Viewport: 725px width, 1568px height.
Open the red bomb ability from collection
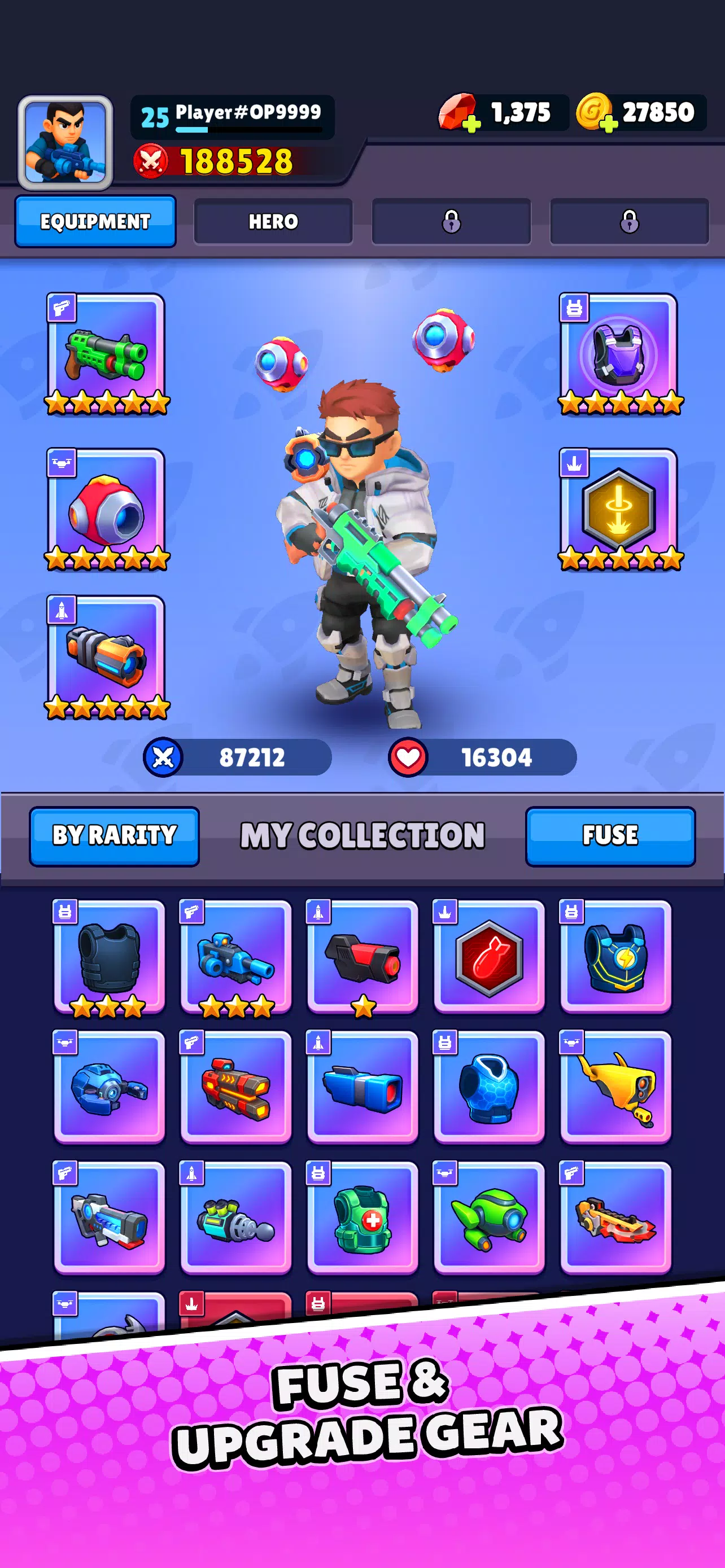[x=490, y=962]
